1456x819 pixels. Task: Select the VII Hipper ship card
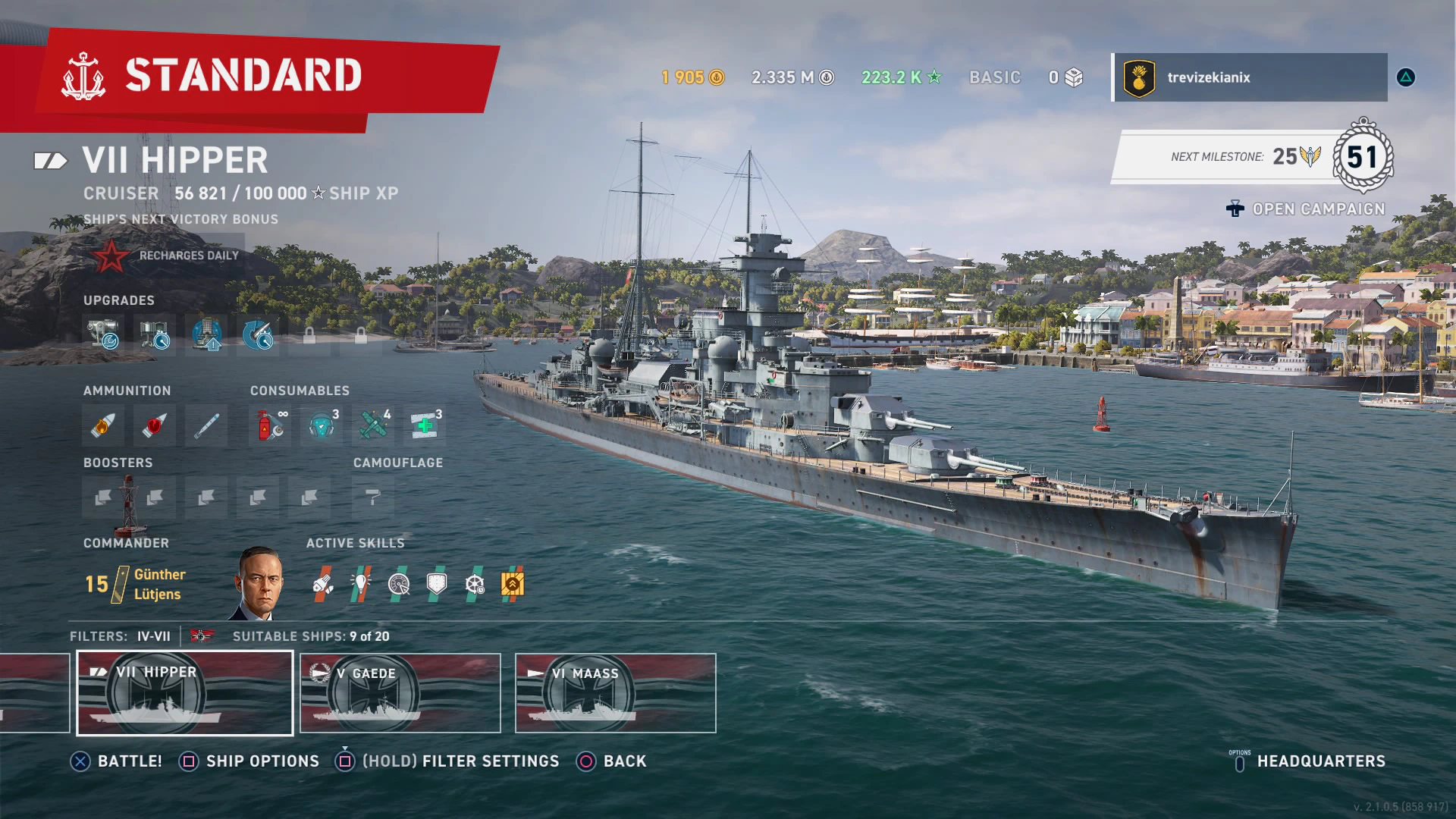(185, 693)
